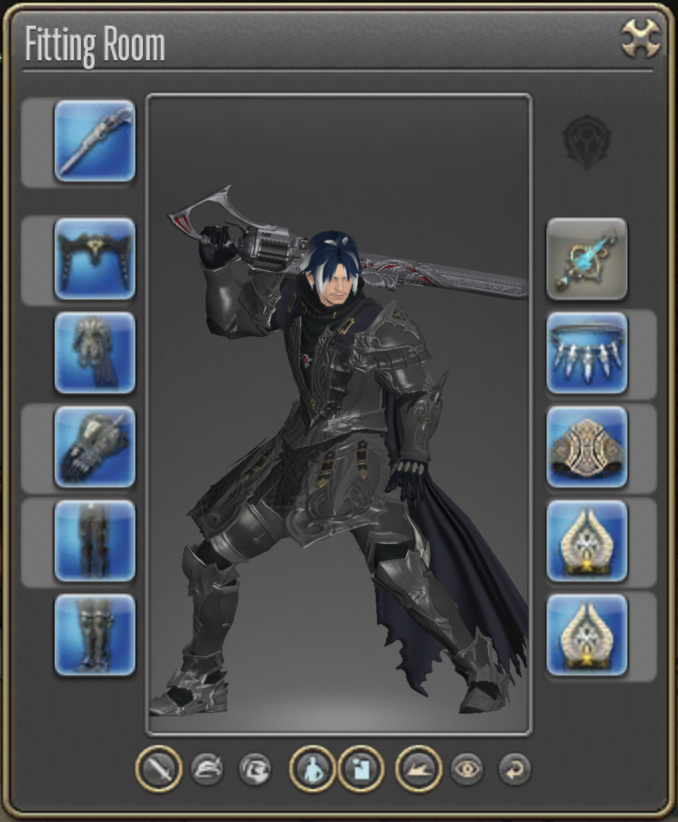Select the bracelet slot
This screenshot has width=678, height=822.
(587, 447)
